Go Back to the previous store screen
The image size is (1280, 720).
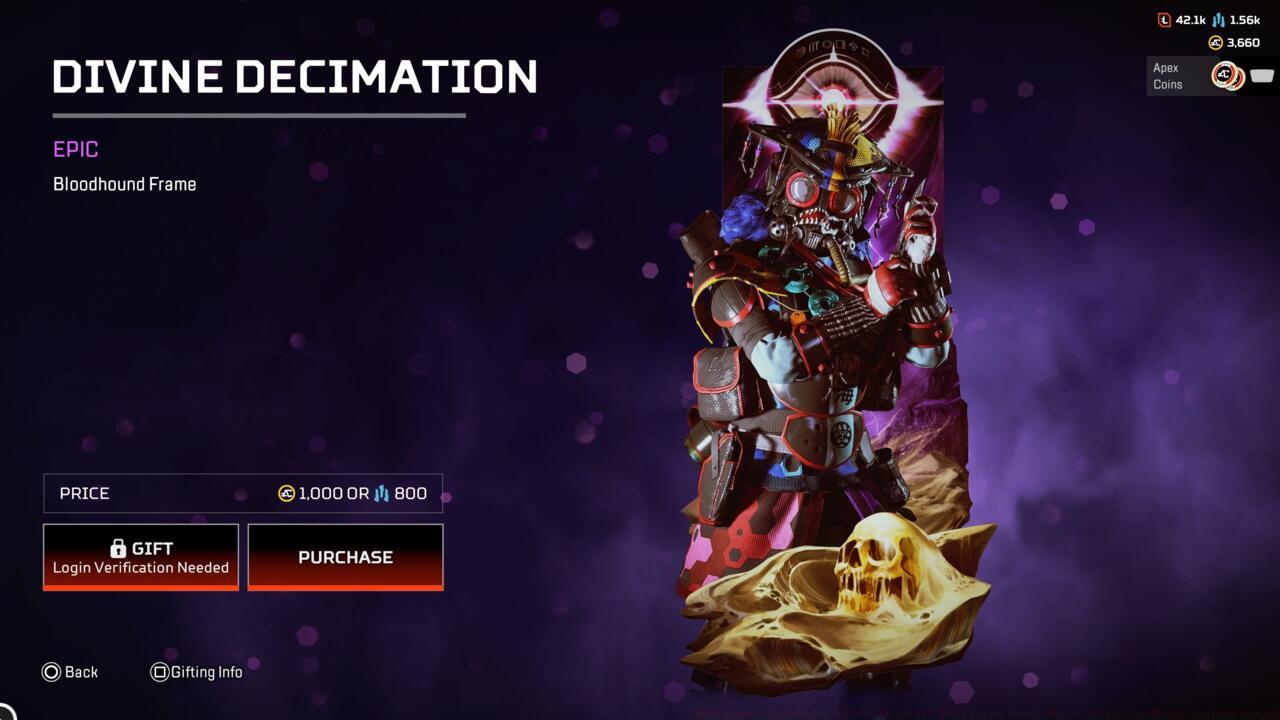[70, 672]
